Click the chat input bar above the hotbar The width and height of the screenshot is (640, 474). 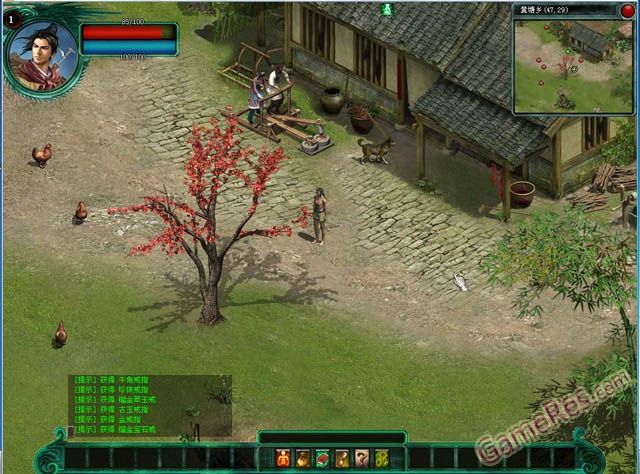pyautogui.click(x=331, y=437)
